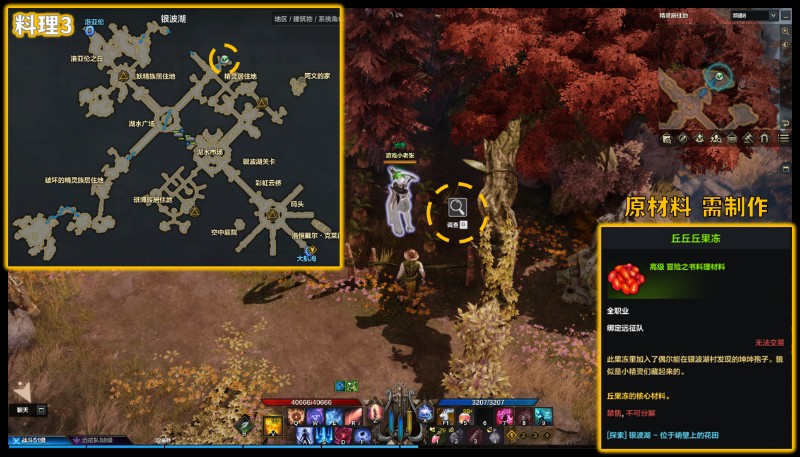Select the 湖水广场 location on the map
This screenshot has width=800, height=457.
click(x=142, y=125)
